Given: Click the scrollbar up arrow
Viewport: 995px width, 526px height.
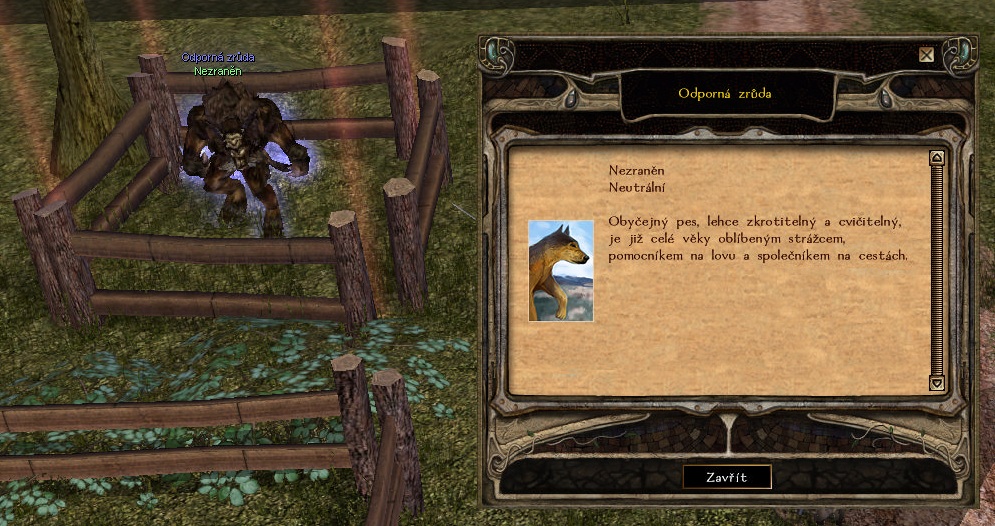Looking at the screenshot, I should point(937,157).
